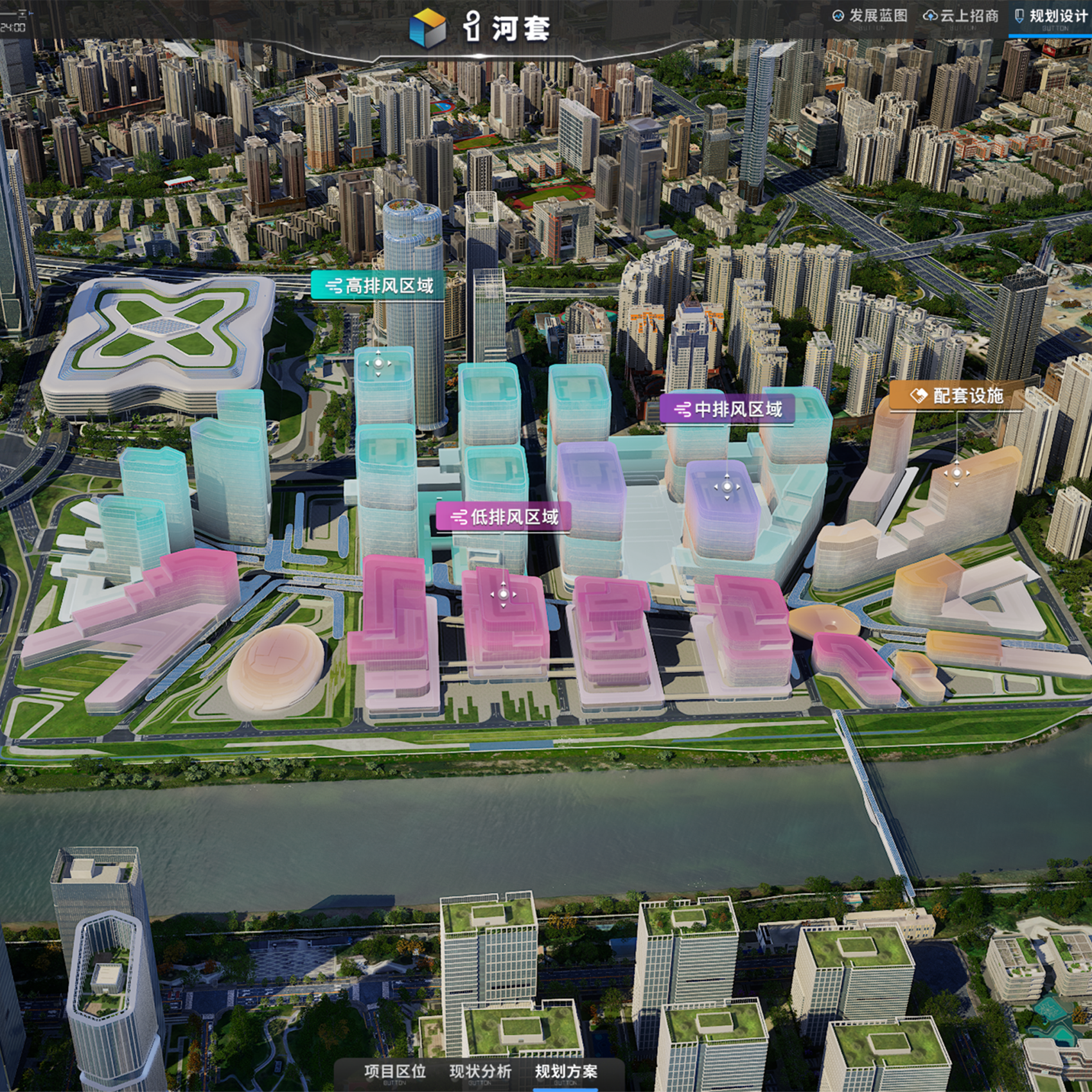This screenshot has width=1092, height=1092.
Task: Open the 发展蓝图 top navigation tab
Action: 870,16
